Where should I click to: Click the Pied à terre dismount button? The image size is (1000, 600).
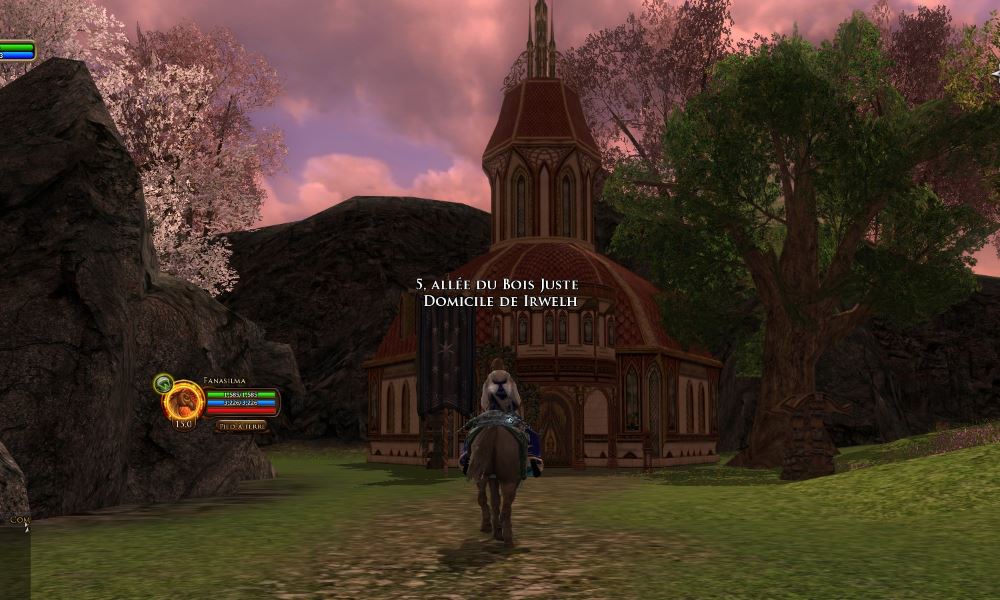[240, 426]
